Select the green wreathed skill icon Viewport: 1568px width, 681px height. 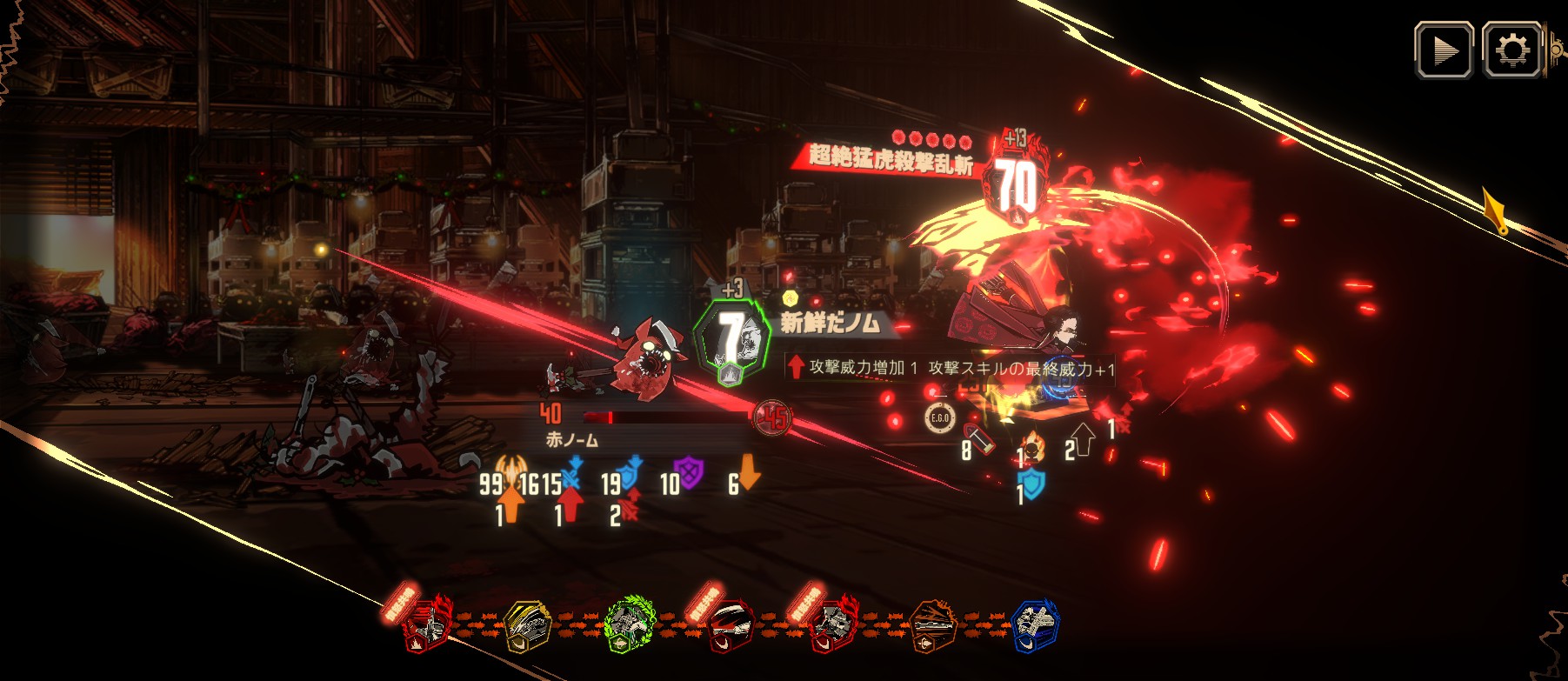click(x=627, y=624)
